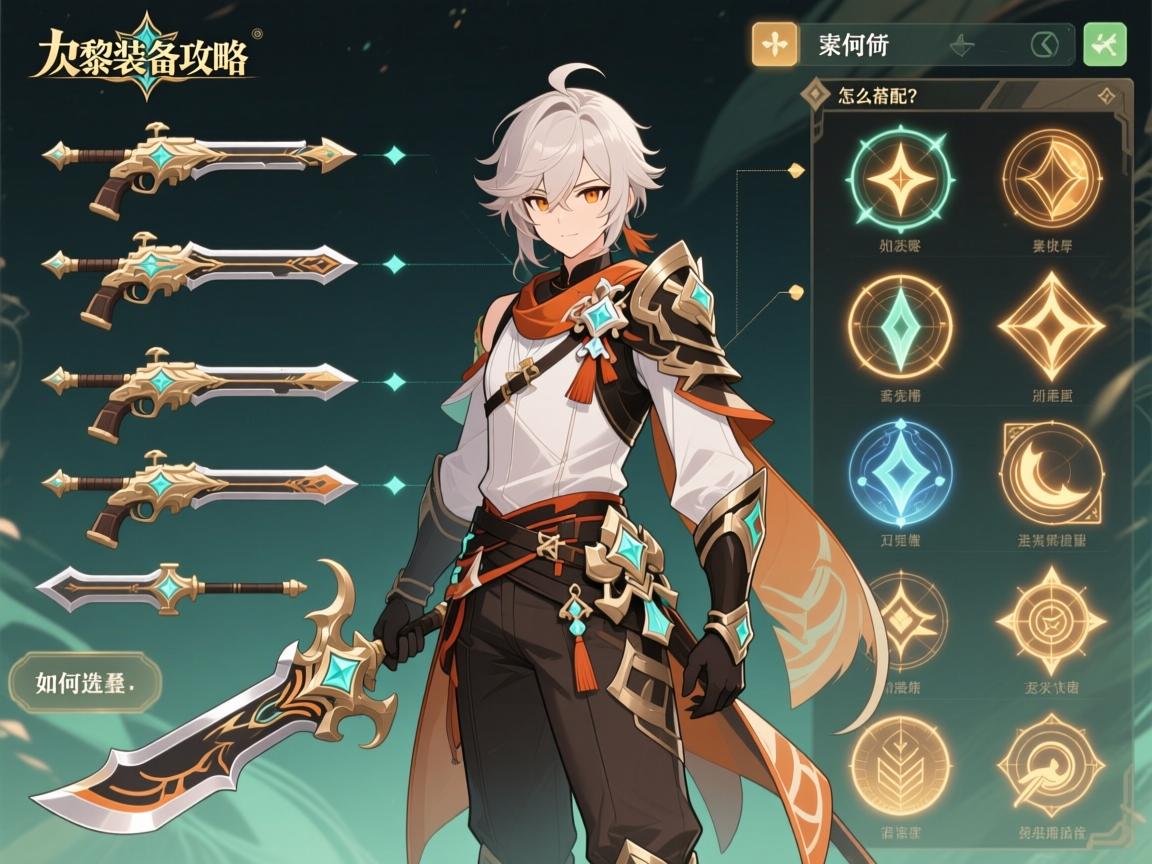Open the 如何选择 button
Viewport: 1152px width, 864px height.
tap(84, 682)
